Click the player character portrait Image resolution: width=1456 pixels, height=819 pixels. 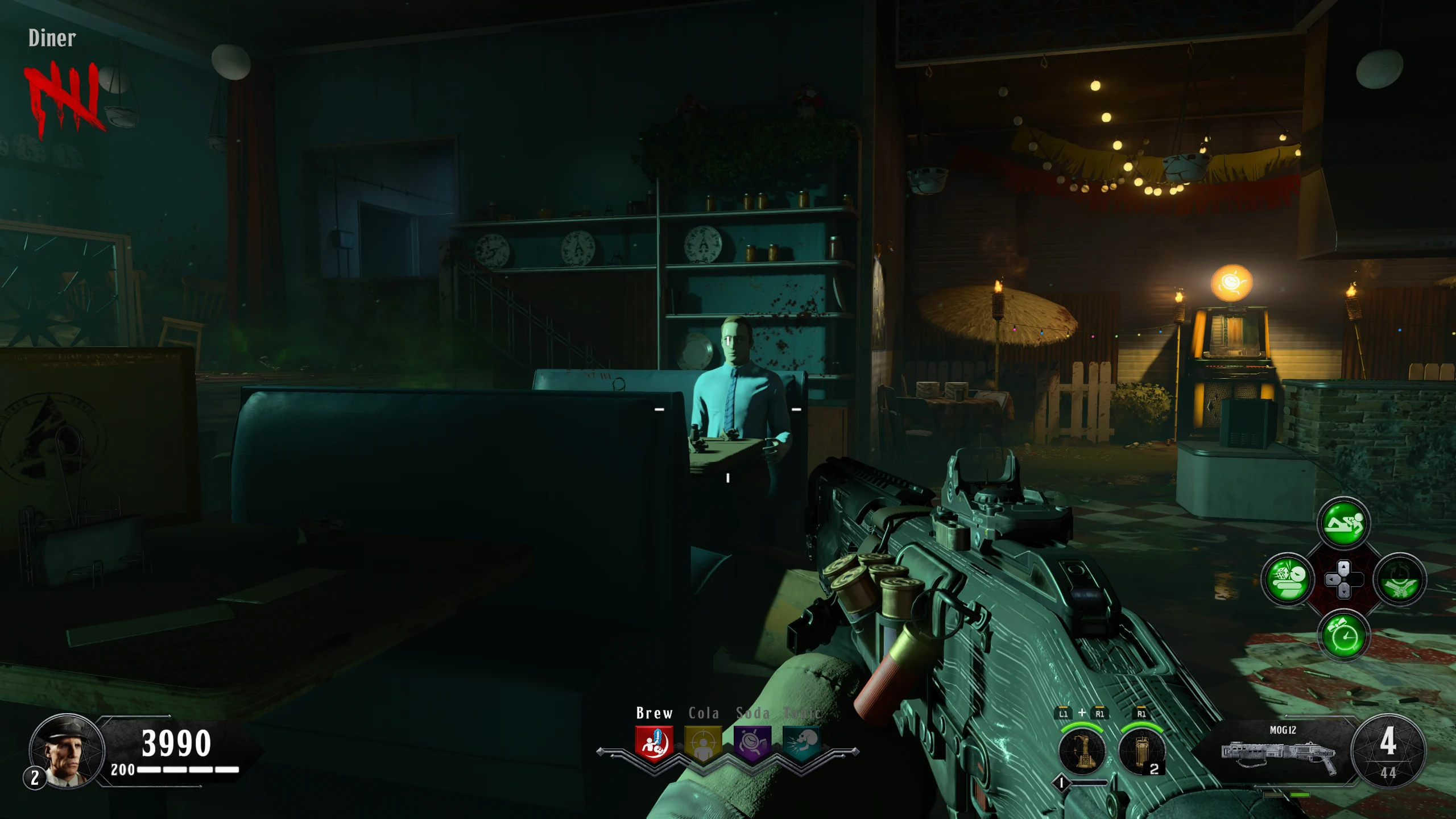click(67, 751)
